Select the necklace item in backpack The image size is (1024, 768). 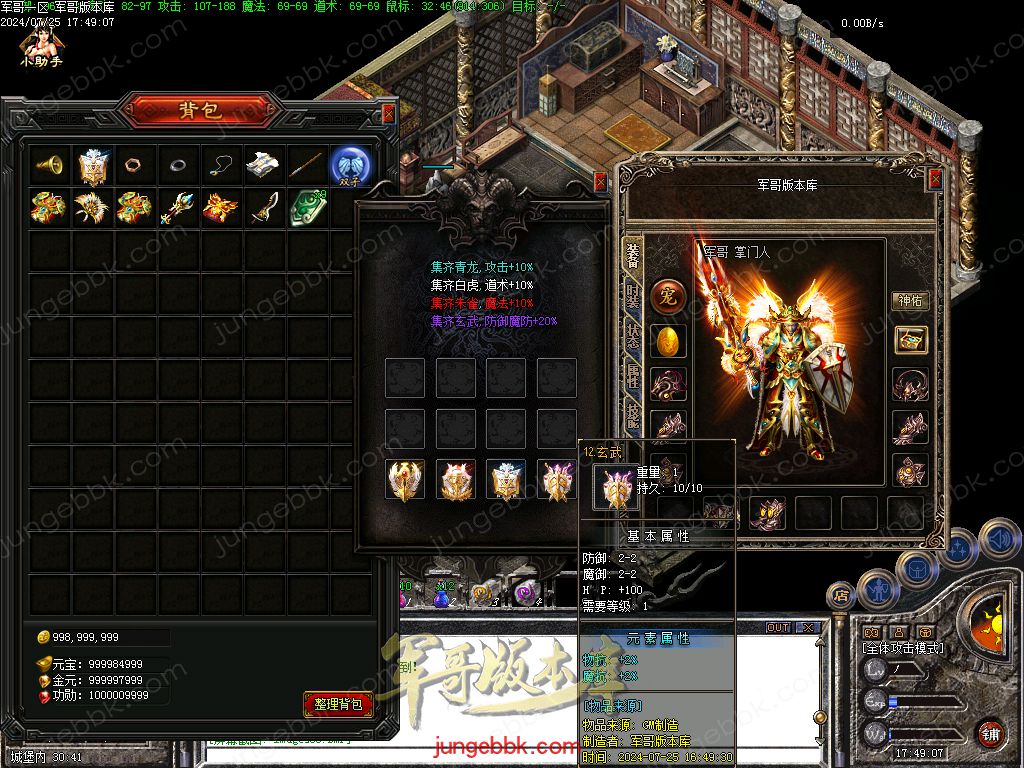click(220, 165)
